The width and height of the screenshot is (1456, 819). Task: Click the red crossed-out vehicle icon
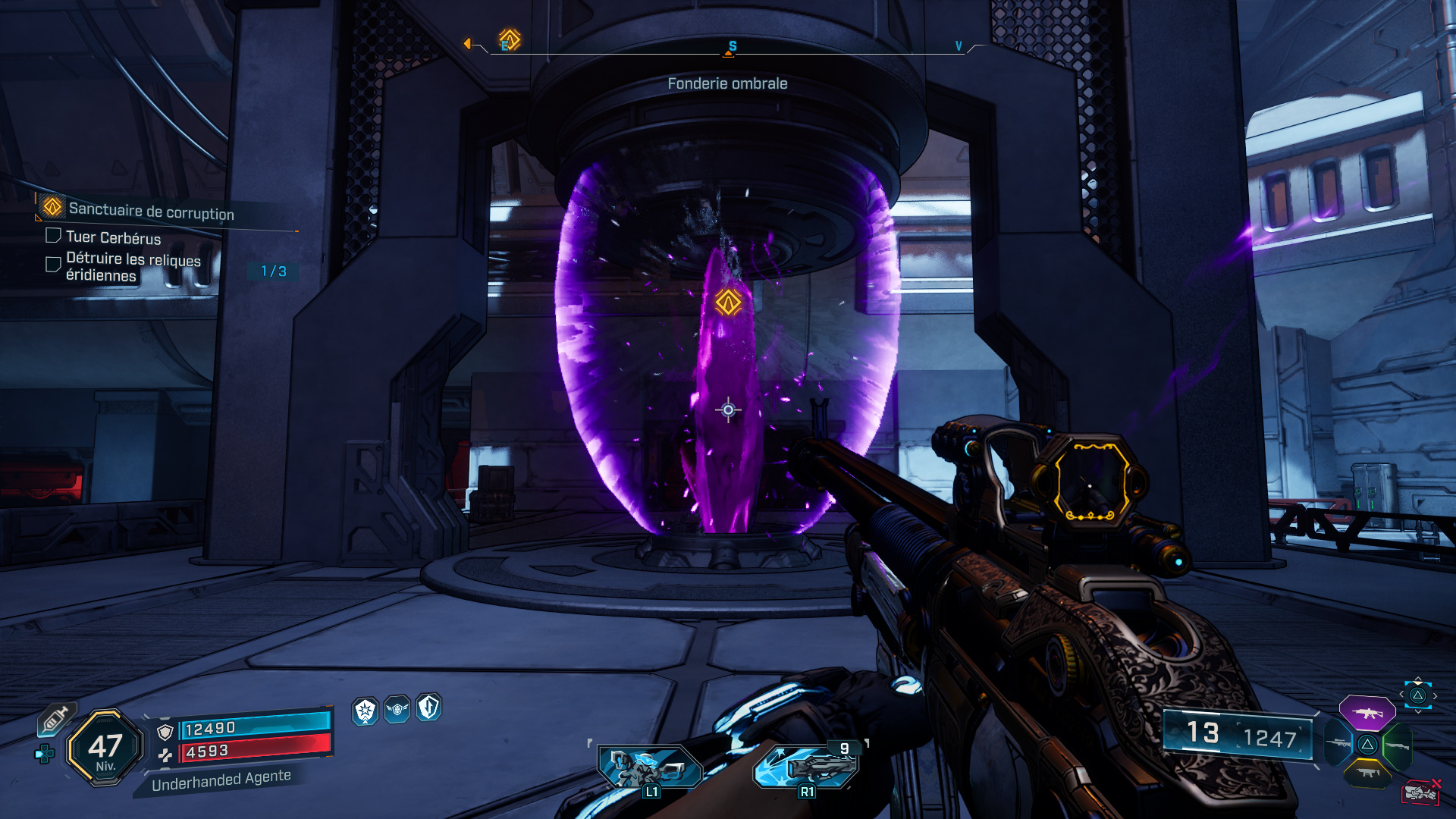[1421, 792]
